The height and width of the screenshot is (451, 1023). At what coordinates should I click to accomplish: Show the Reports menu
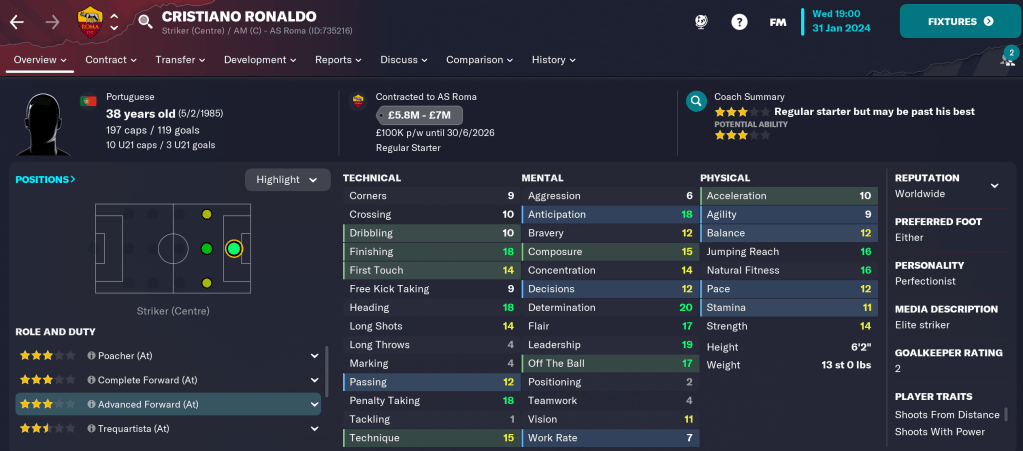tap(339, 60)
